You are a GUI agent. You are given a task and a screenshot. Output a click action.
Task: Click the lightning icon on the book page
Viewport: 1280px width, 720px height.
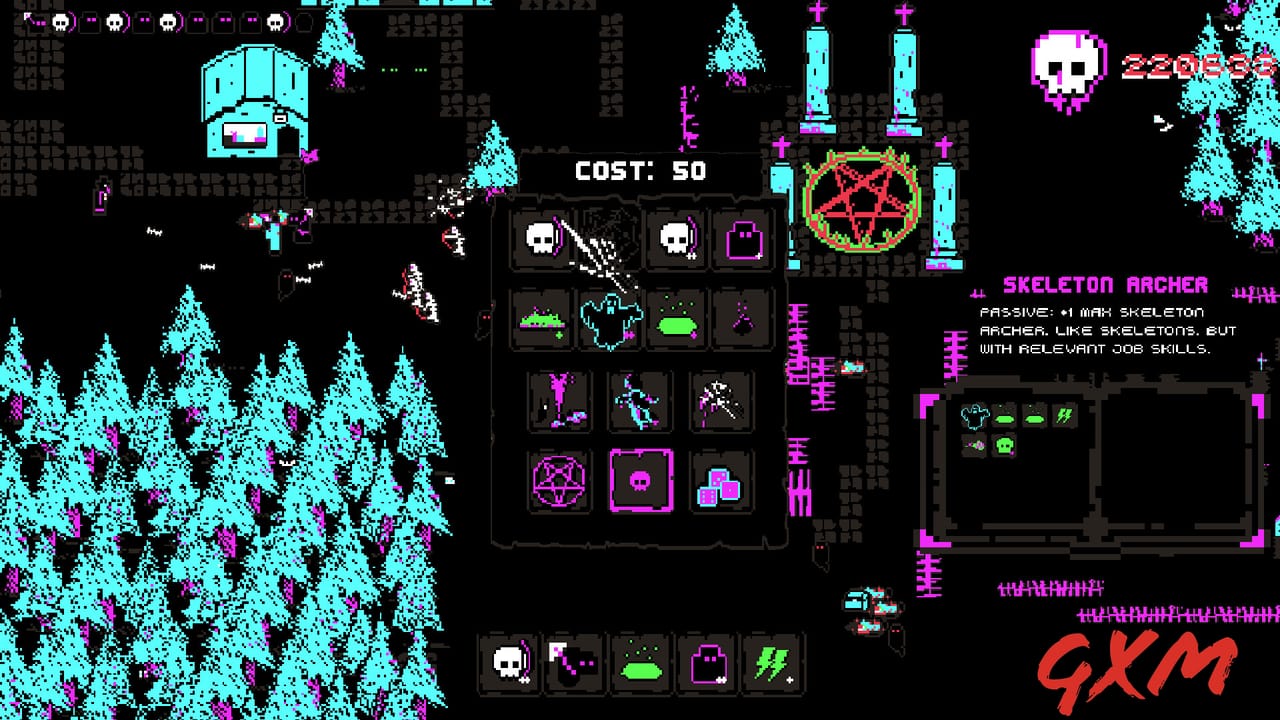pos(1065,416)
